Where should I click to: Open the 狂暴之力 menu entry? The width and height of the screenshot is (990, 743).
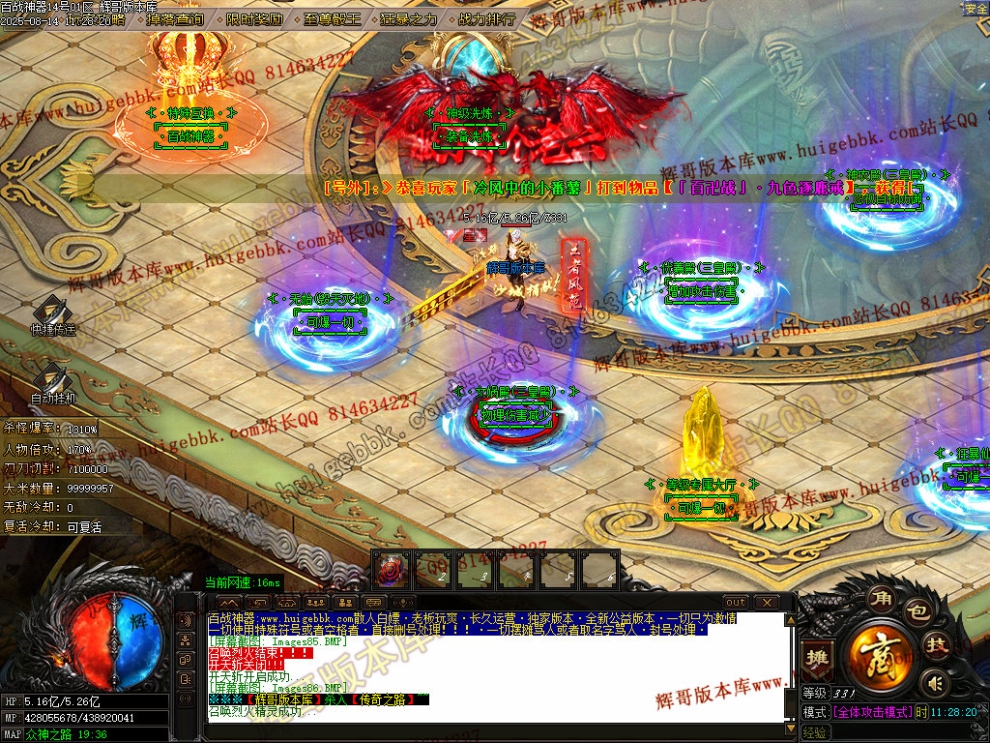(x=406, y=19)
